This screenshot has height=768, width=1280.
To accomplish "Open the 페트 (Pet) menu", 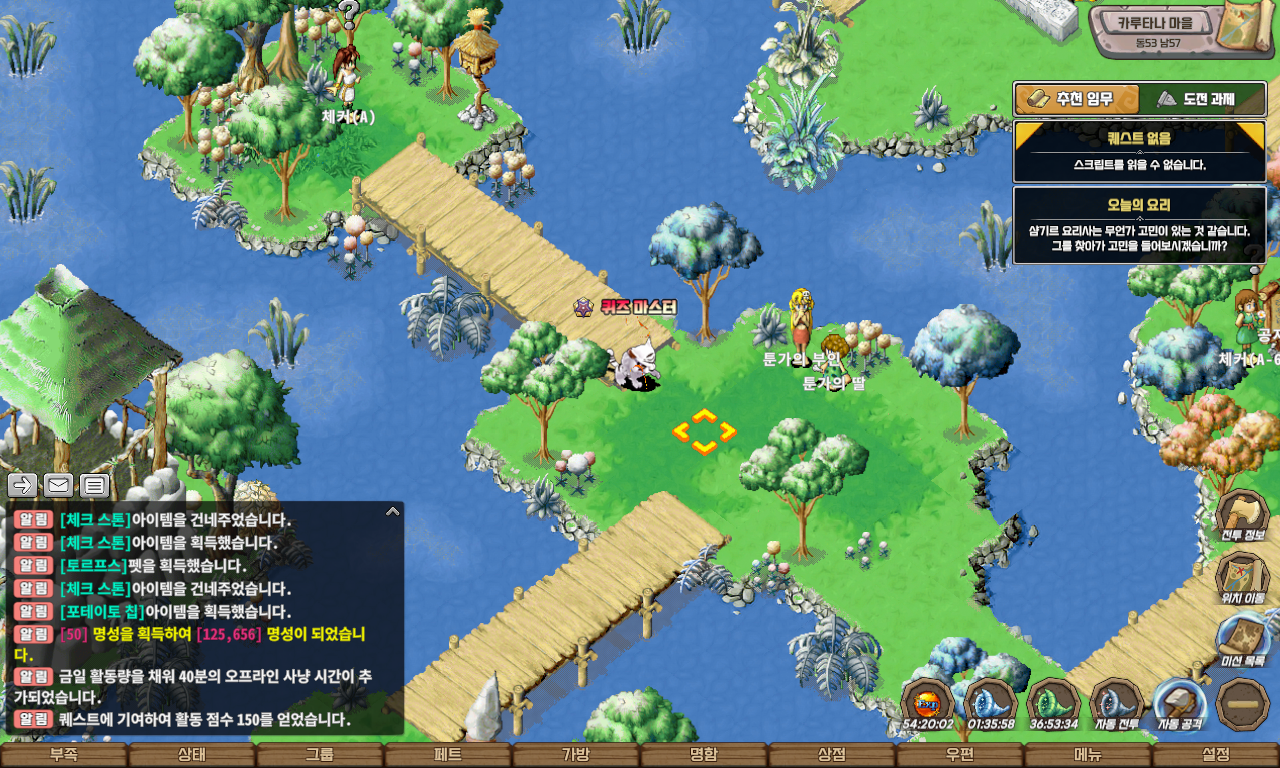I will pos(448,755).
